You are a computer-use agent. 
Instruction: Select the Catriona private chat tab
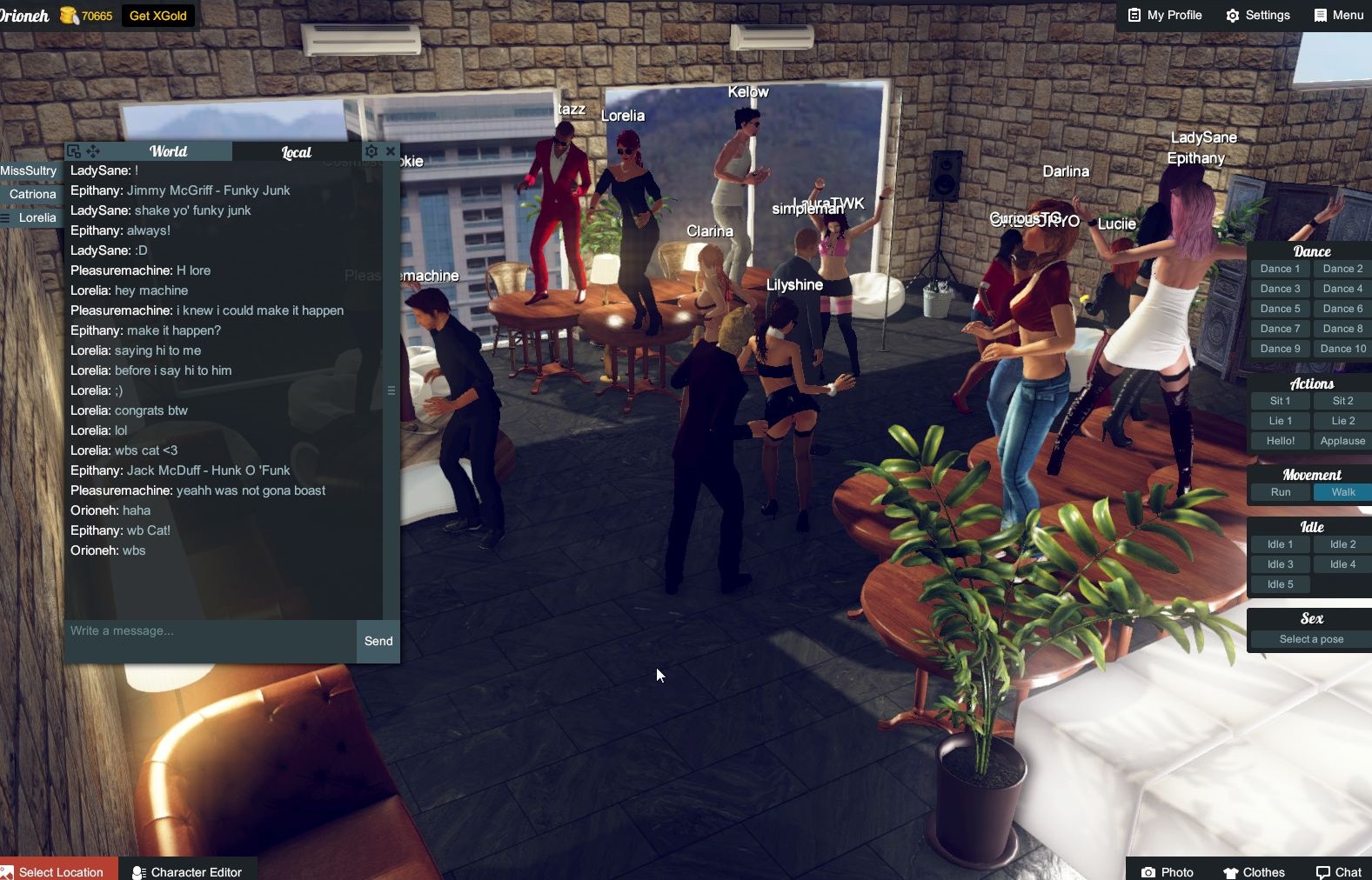pos(32,194)
